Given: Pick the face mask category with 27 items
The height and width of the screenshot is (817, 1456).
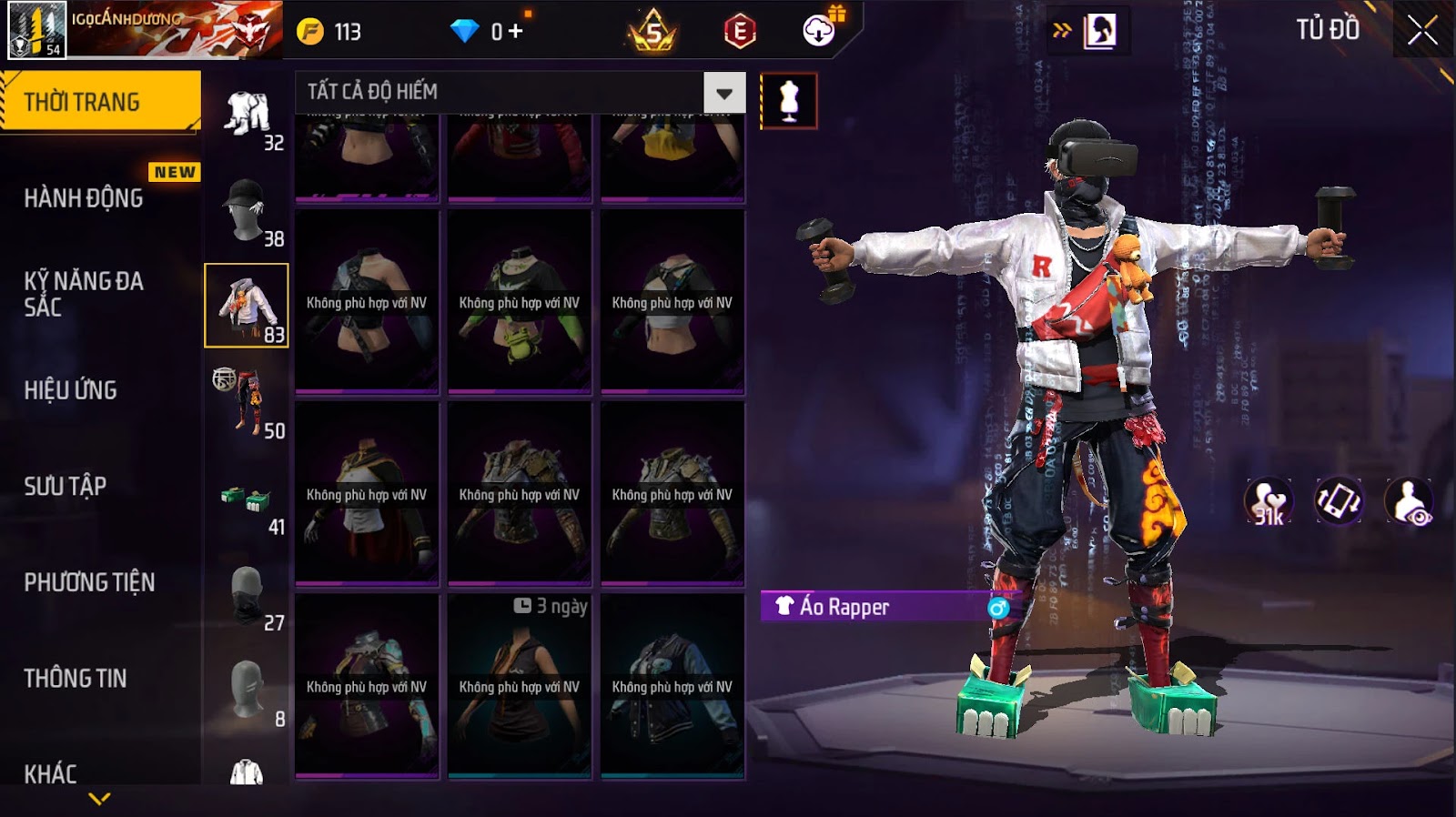Looking at the screenshot, I should (x=248, y=596).
